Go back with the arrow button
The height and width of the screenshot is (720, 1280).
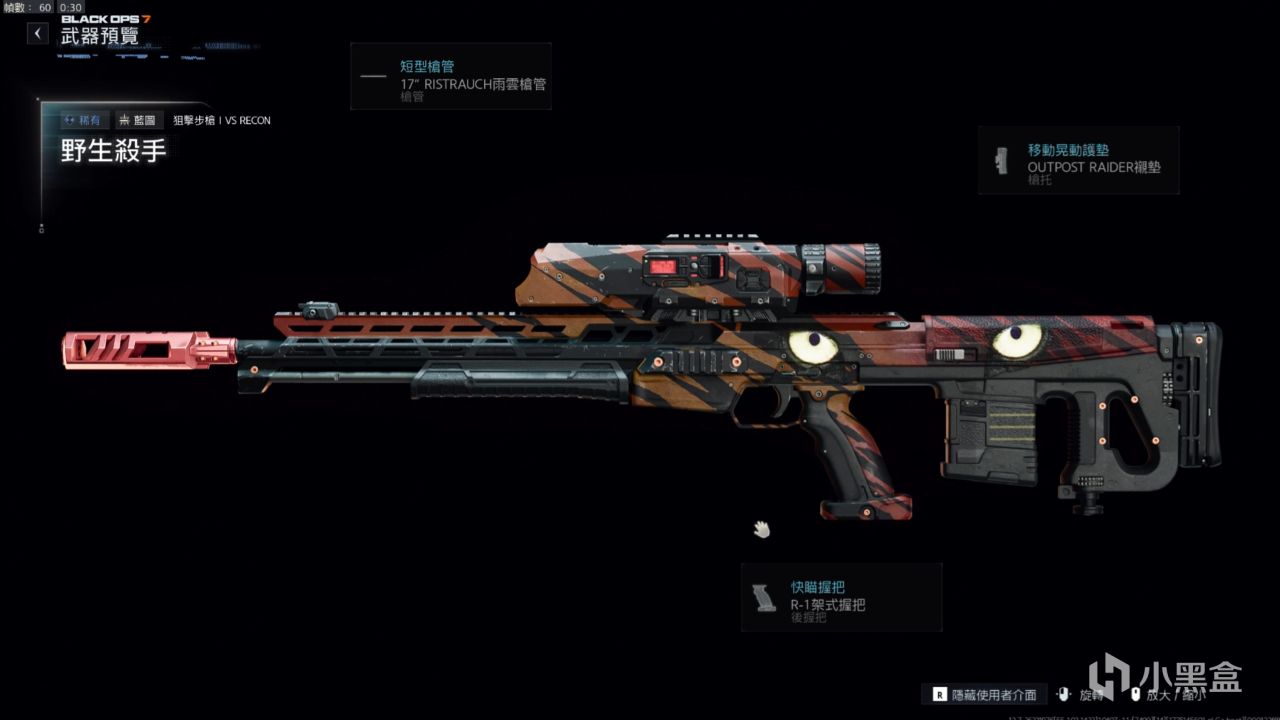[x=38, y=34]
